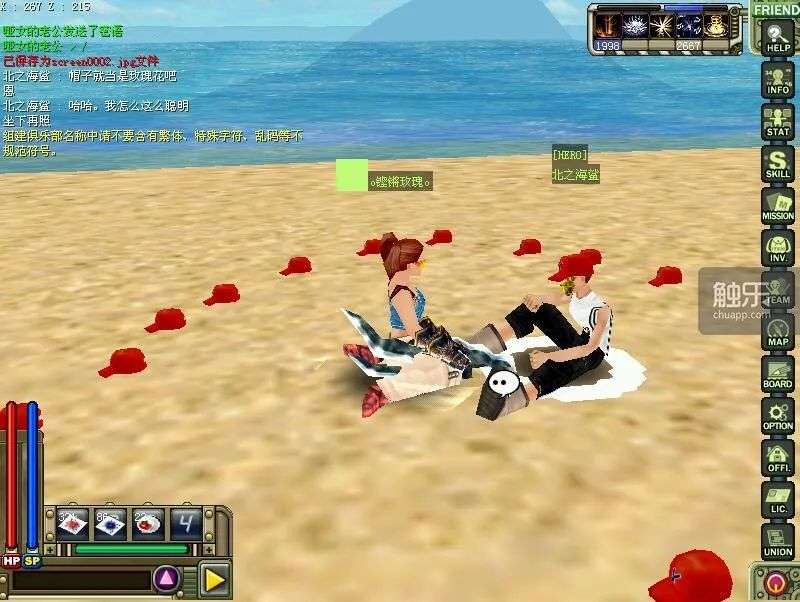Open the LIC. license menu
This screenshot has width=800, height=602.
777,499
